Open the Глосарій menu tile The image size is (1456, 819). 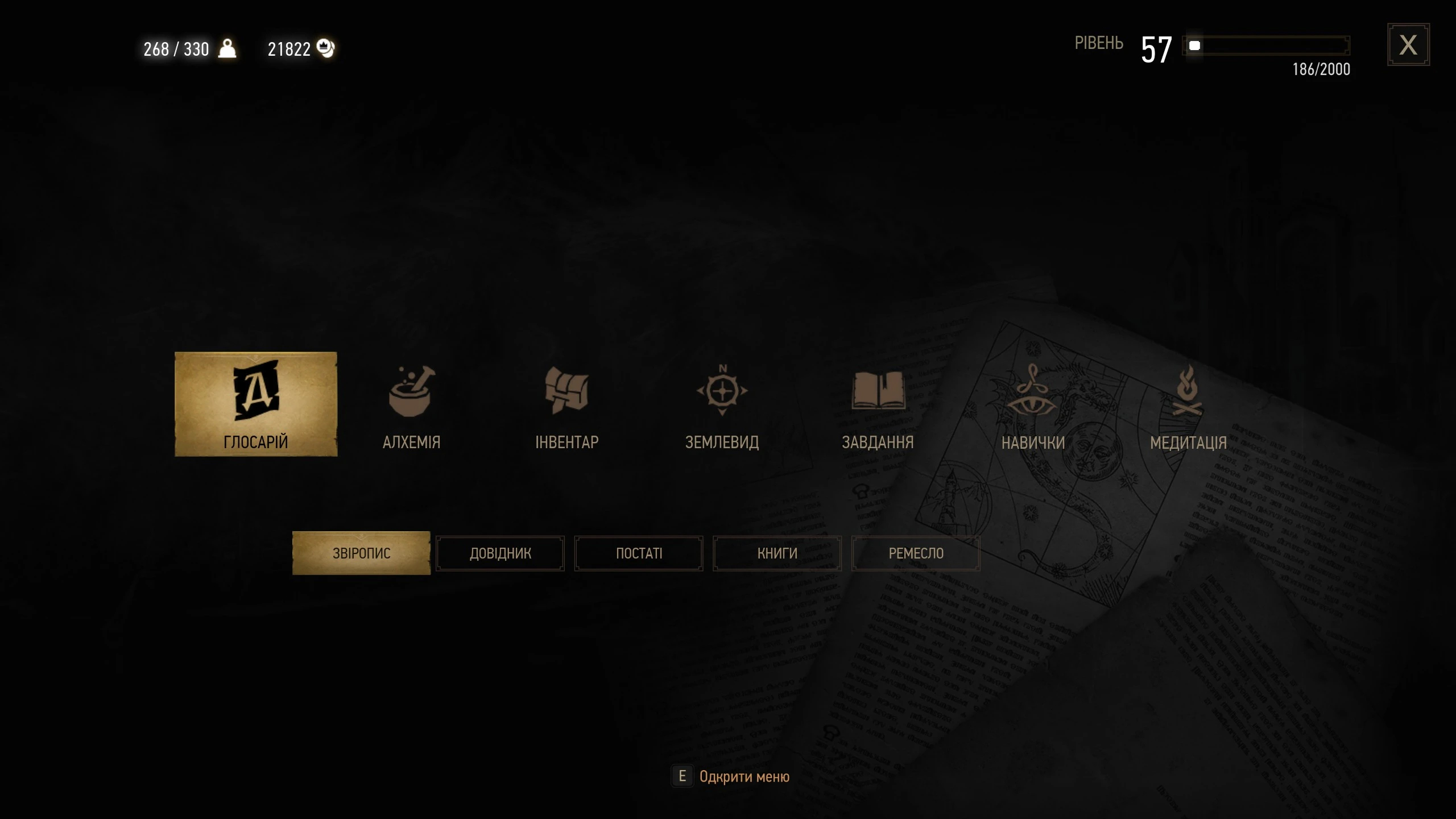pos(255,404)
